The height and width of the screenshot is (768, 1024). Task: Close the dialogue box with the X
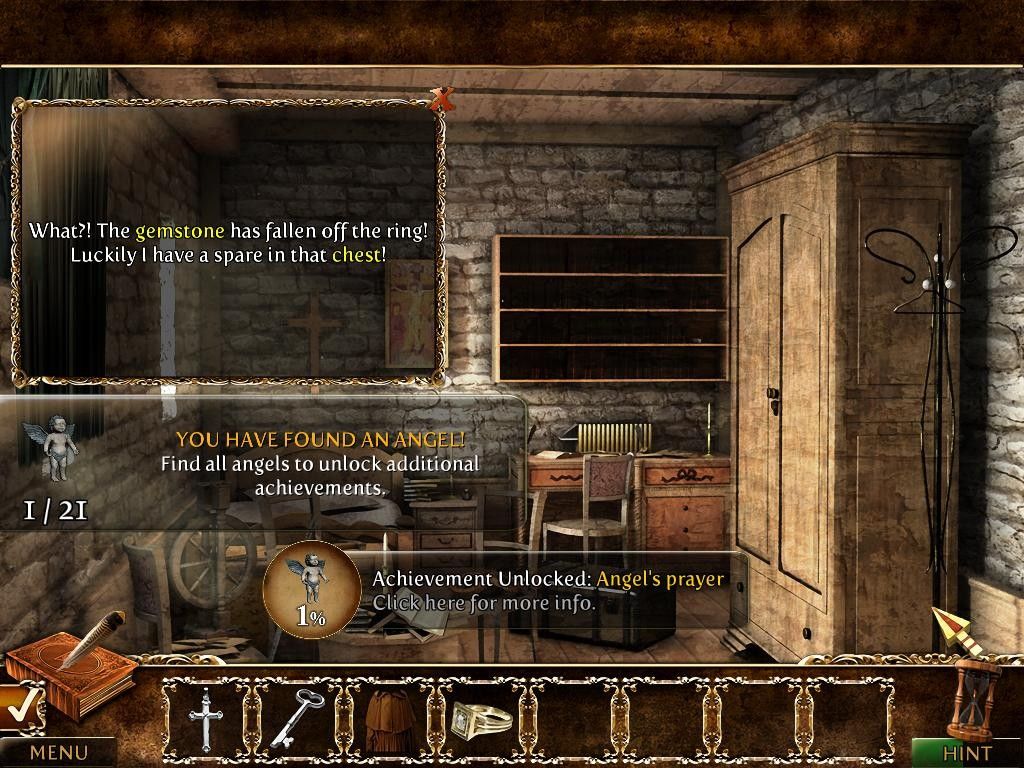click(441, 98)
